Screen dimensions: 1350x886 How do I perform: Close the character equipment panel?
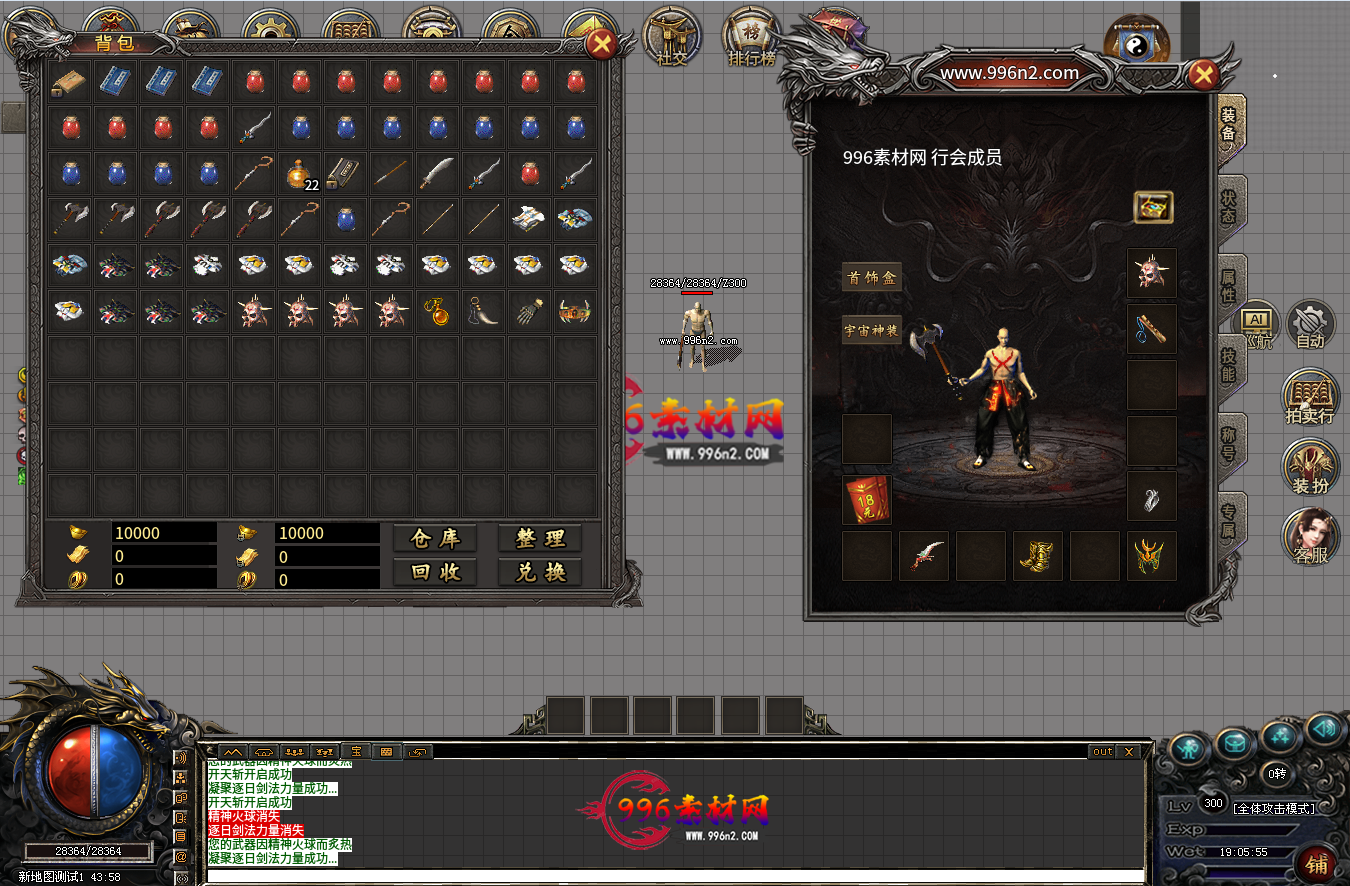(1204, 73)
